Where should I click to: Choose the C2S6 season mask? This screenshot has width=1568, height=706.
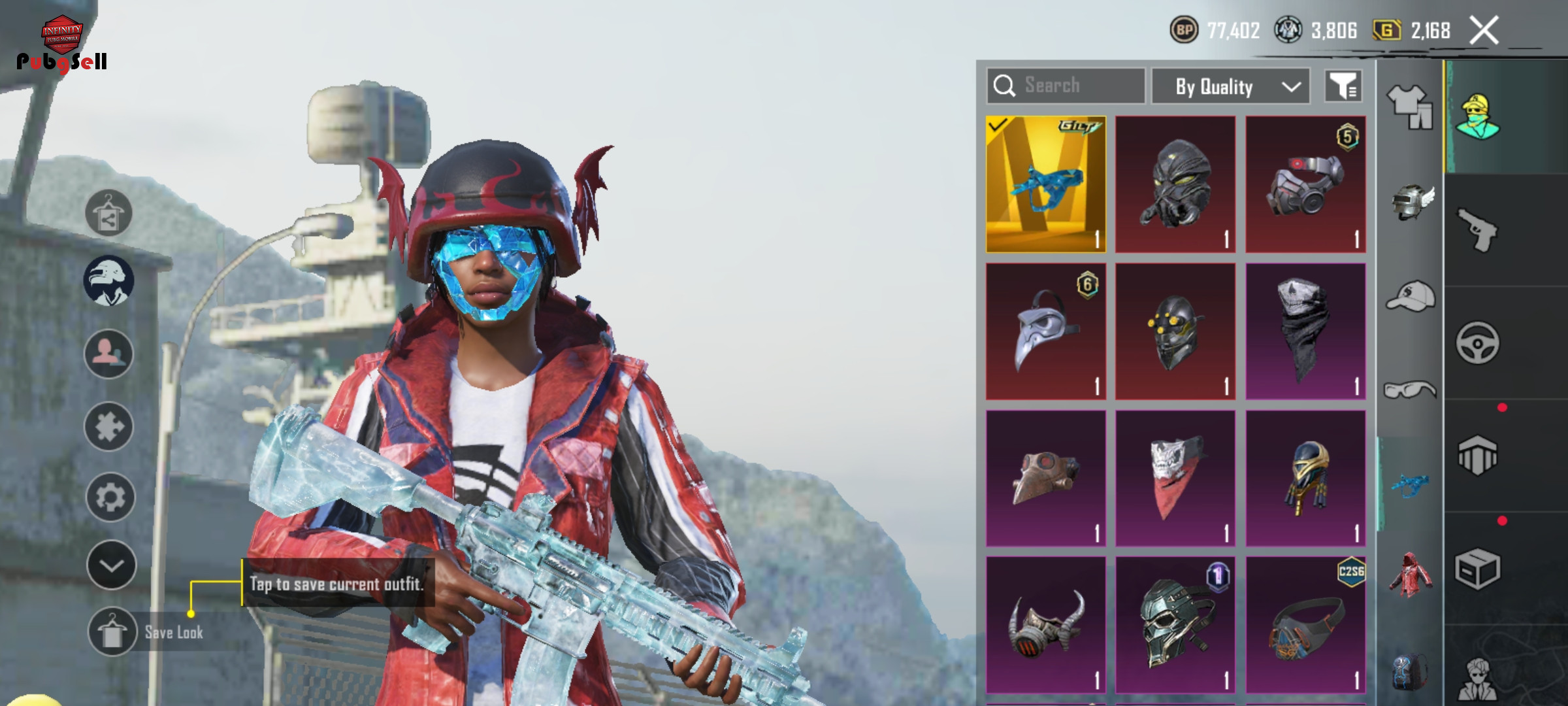pos(1305,624)
